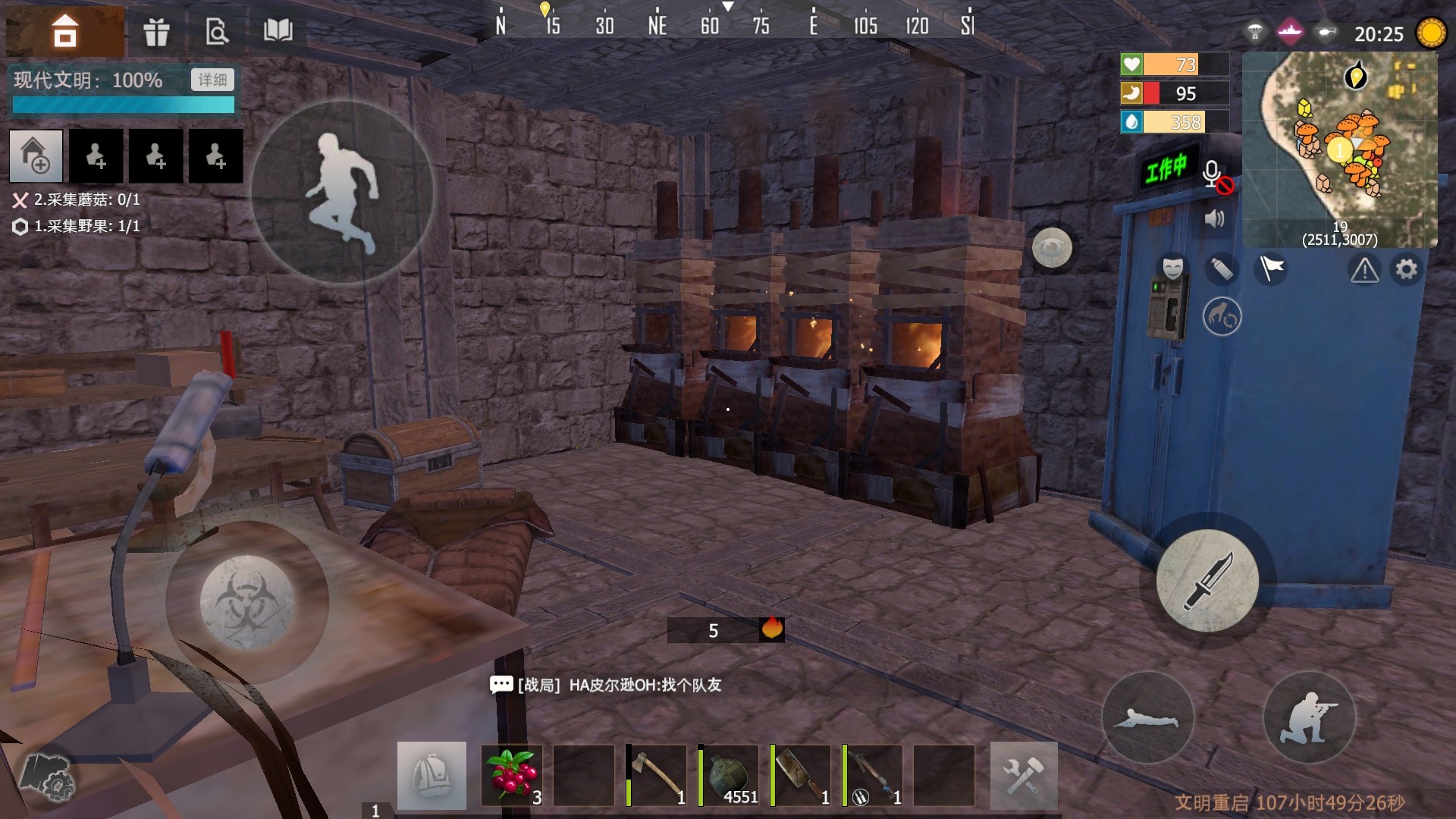Screen dimensions: 1456x819
Task: Show modern civilization details (详细)
Action: [x=212, y=80]
